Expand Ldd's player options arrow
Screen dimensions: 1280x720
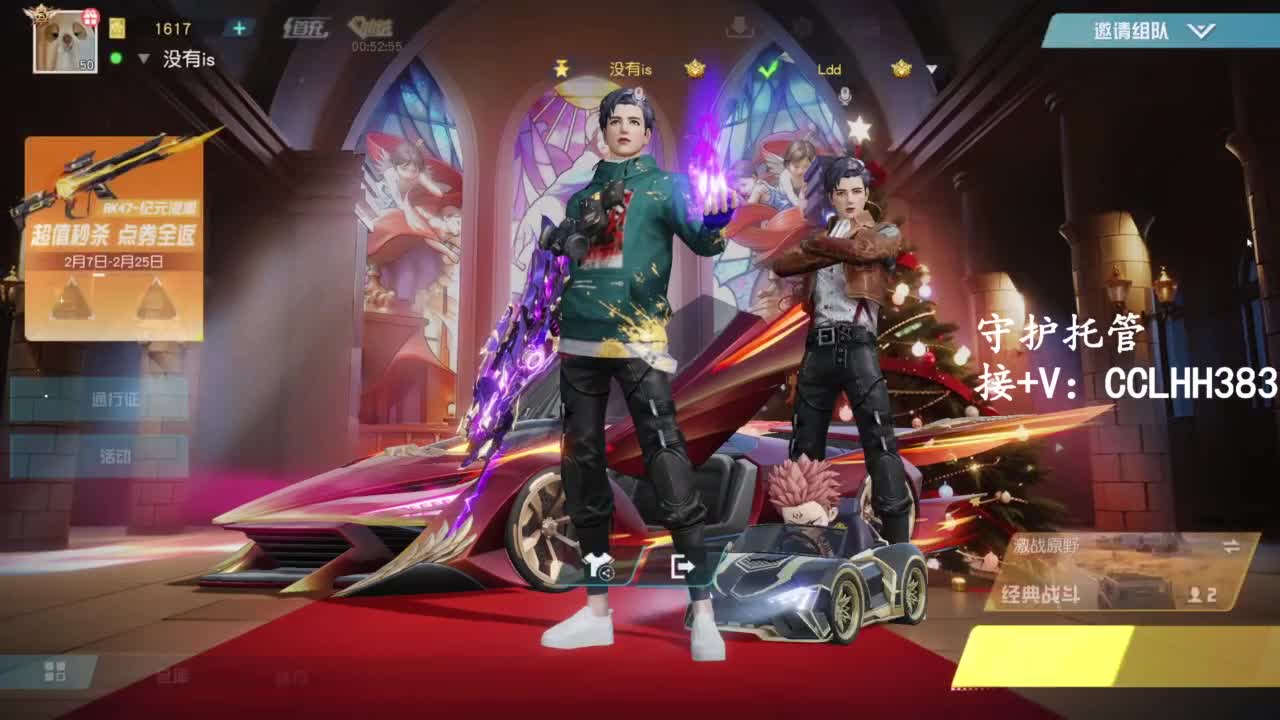[929, 68]
